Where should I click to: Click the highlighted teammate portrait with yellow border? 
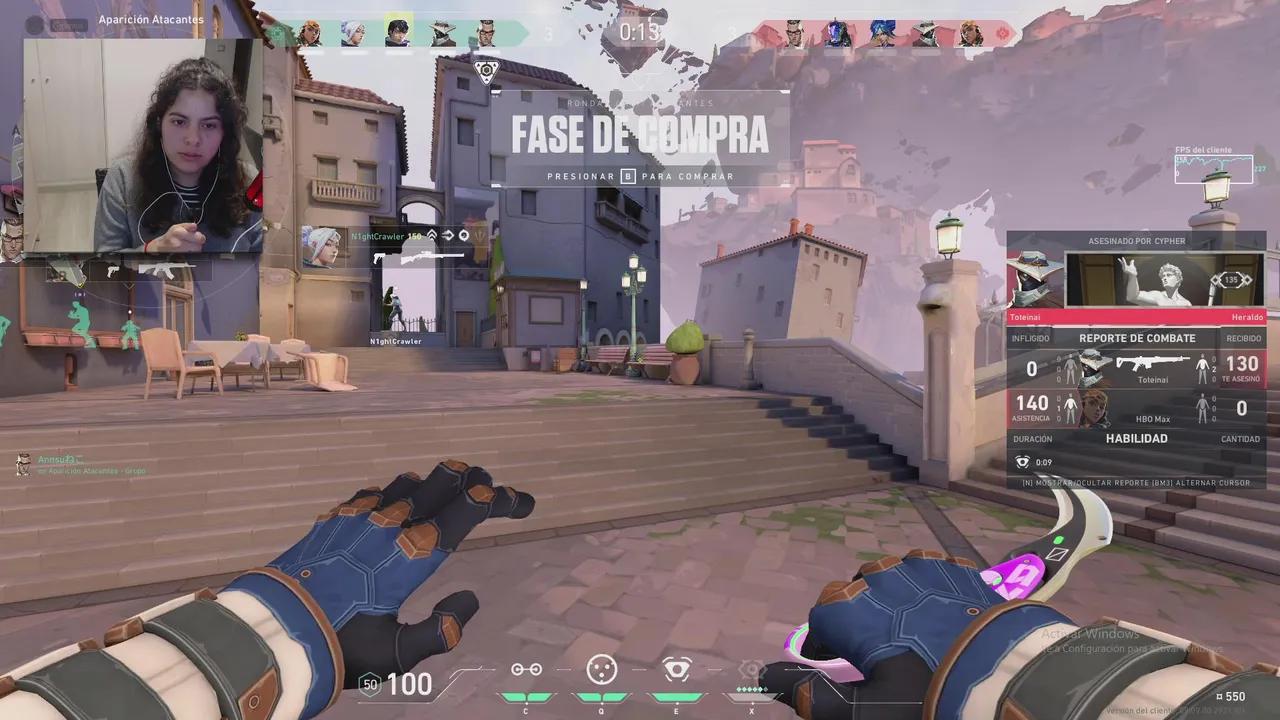pos(398,33)
